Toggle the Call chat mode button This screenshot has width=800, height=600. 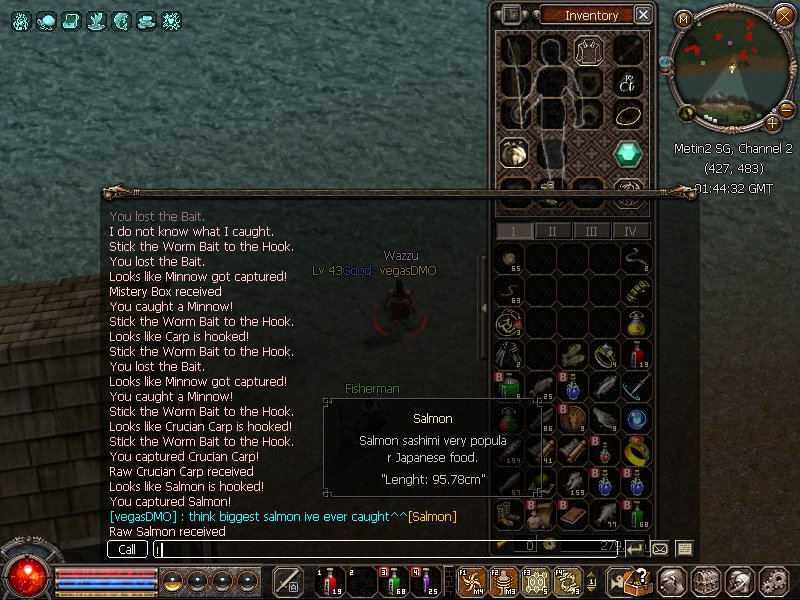pyautogui.click(x=127, y=549)
